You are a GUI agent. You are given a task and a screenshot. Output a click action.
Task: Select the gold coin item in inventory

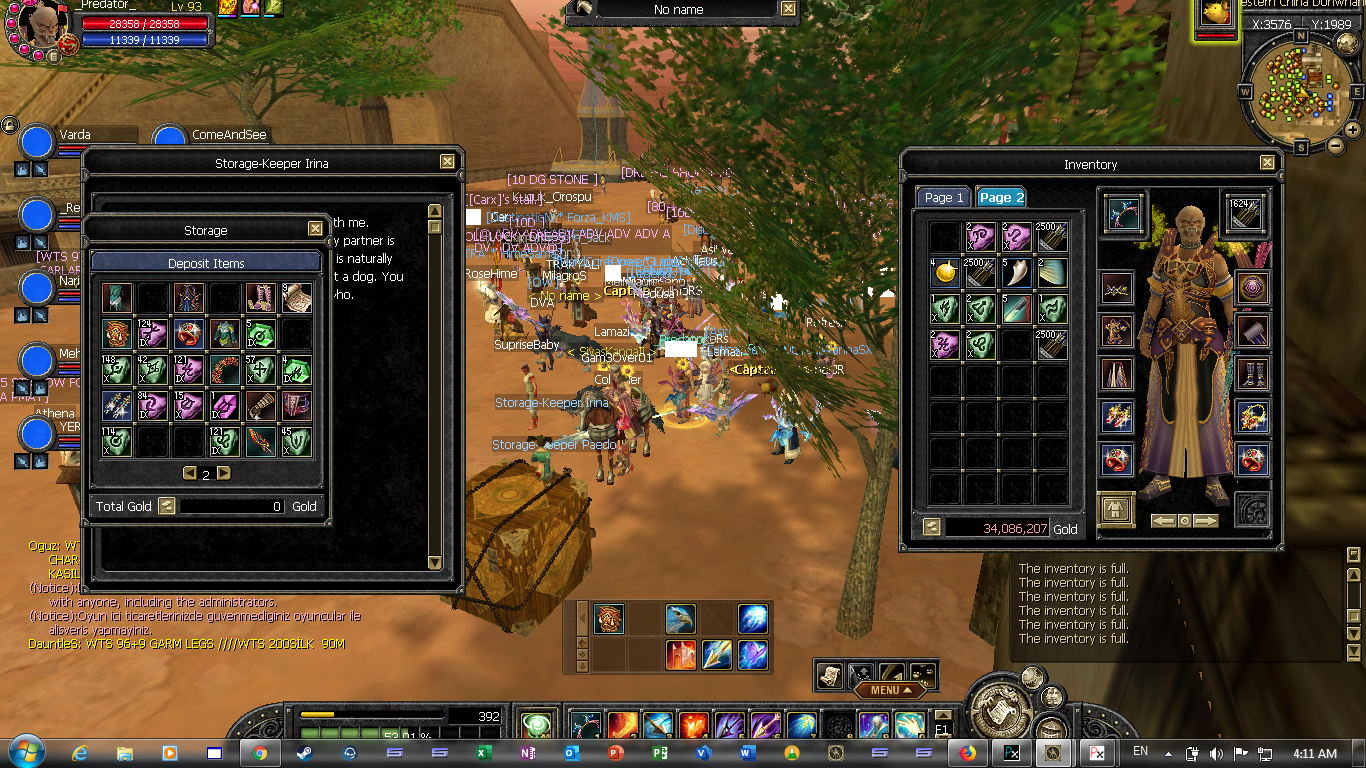(945, 272)
